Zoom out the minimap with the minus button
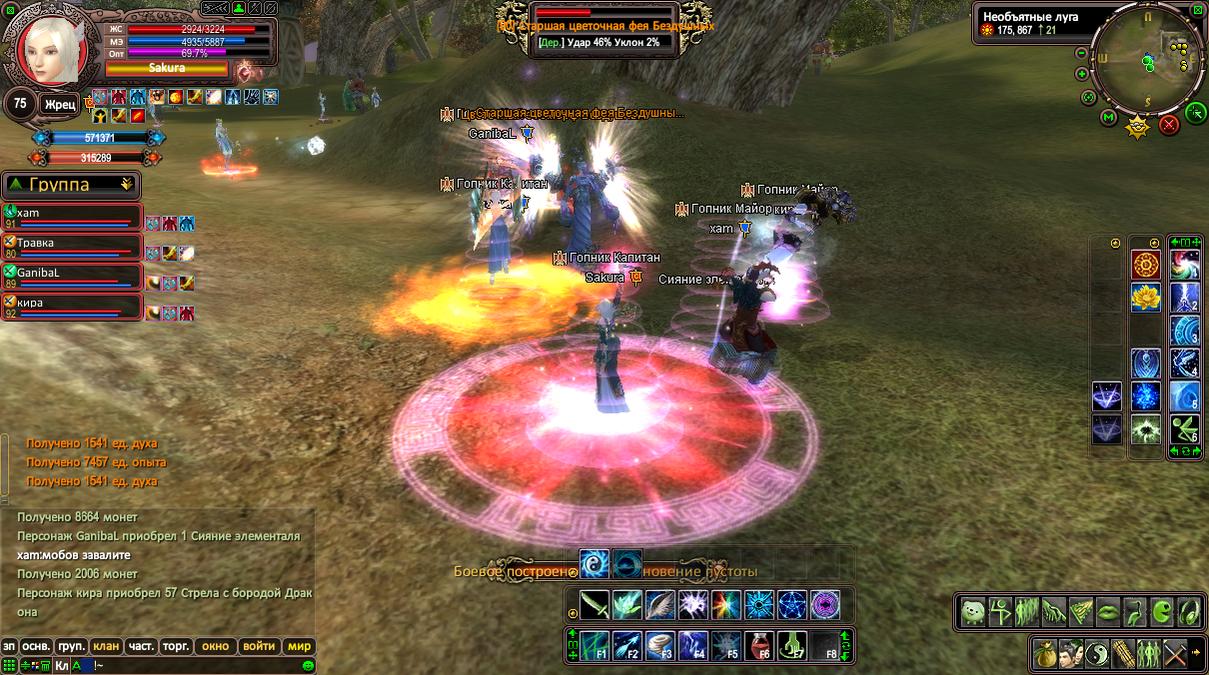The height and width of the screenshot is (675, 1209). coord(1081,53)
